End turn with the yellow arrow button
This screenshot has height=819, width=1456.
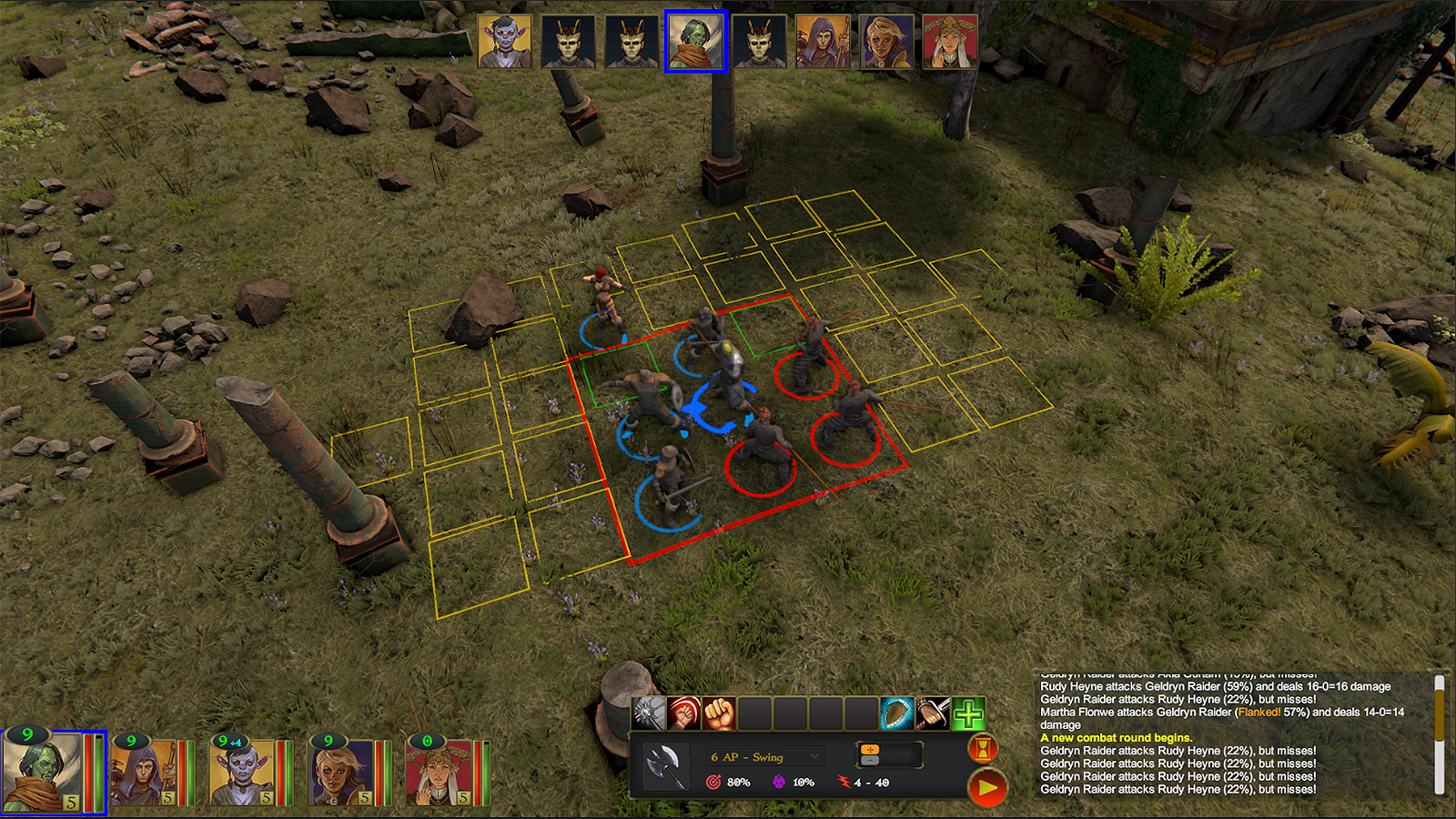987,787
